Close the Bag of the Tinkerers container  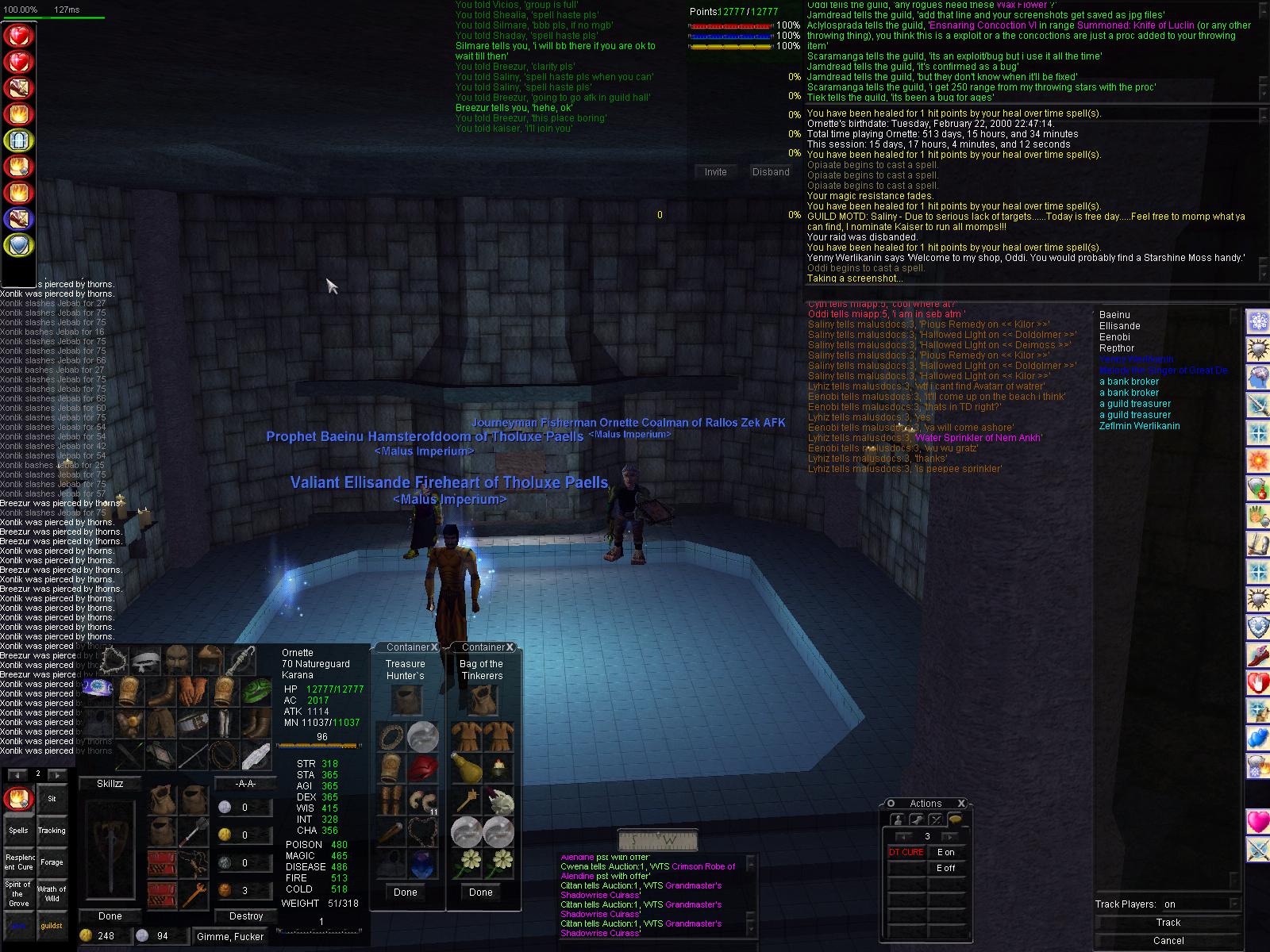[x=510, y=647]
